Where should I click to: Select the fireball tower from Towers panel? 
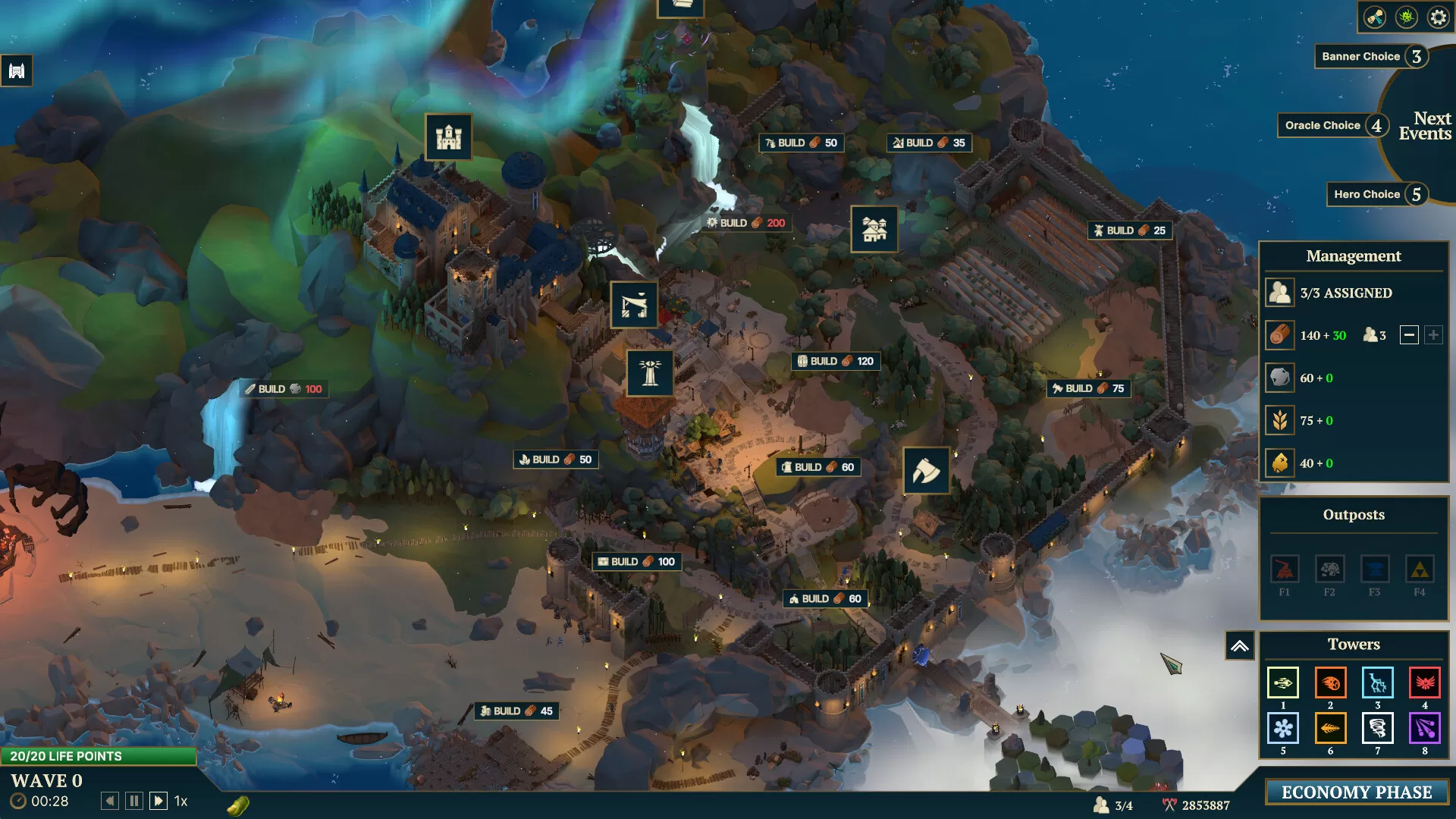pos(1330,683)
